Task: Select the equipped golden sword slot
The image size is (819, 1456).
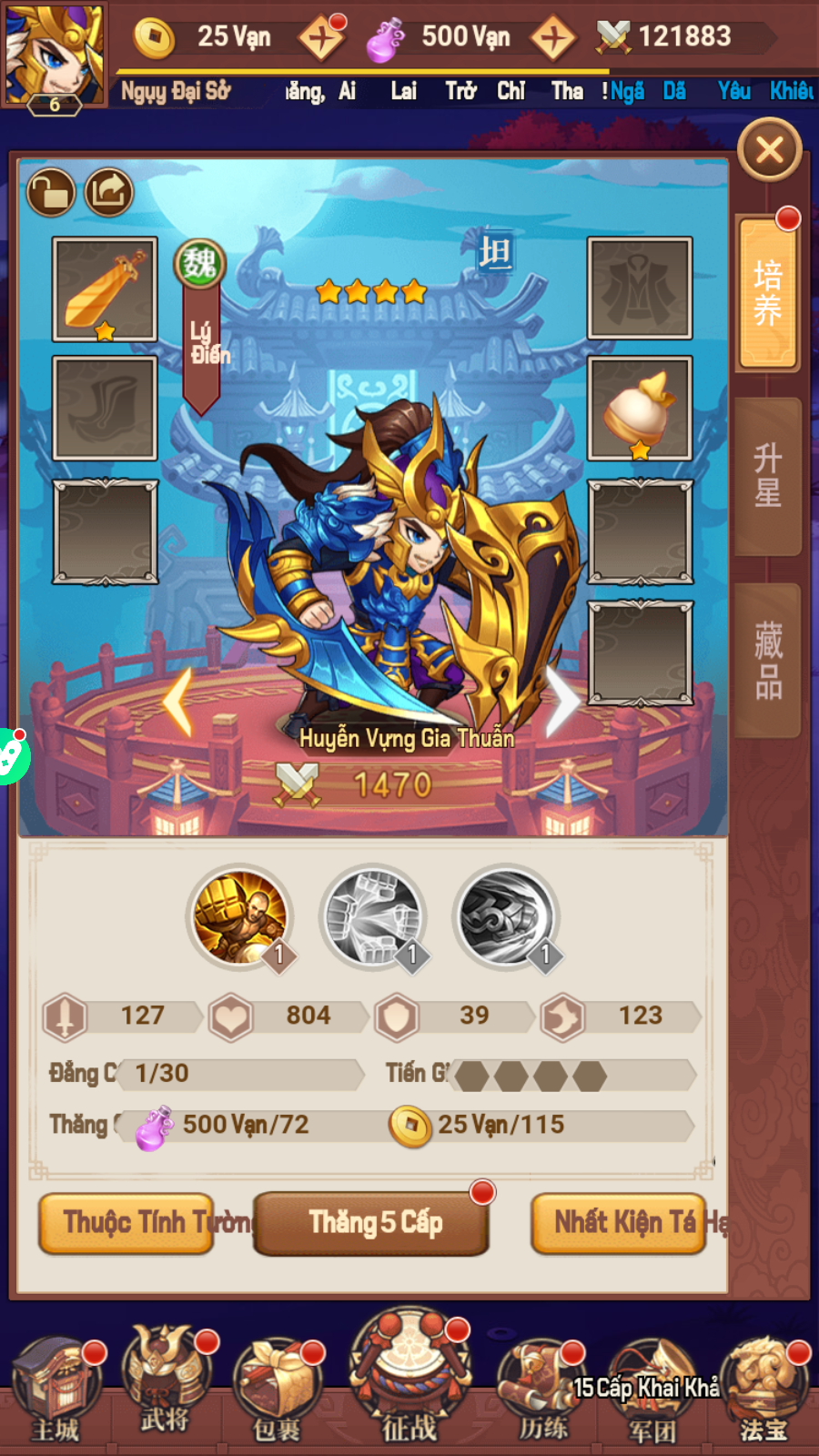Action: point(105,288)
